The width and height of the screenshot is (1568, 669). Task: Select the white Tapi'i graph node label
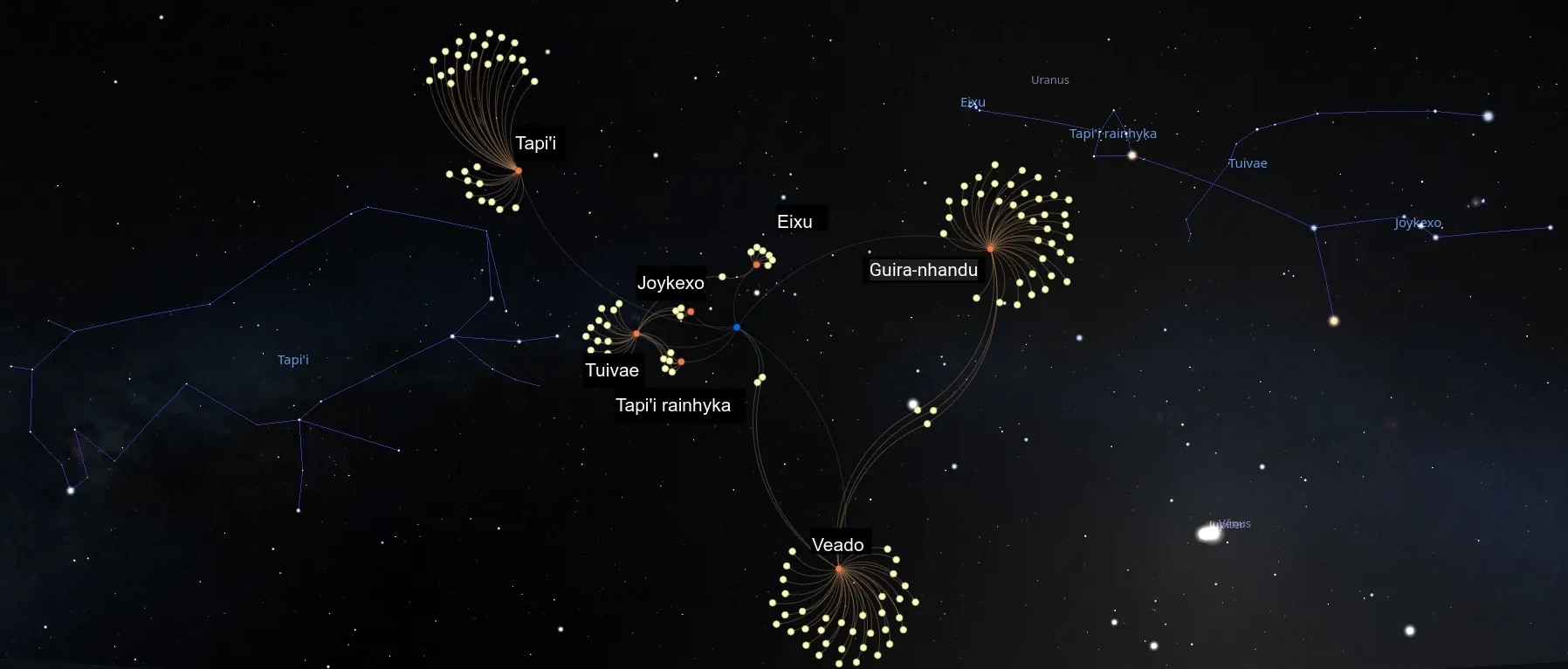[535, 143]
